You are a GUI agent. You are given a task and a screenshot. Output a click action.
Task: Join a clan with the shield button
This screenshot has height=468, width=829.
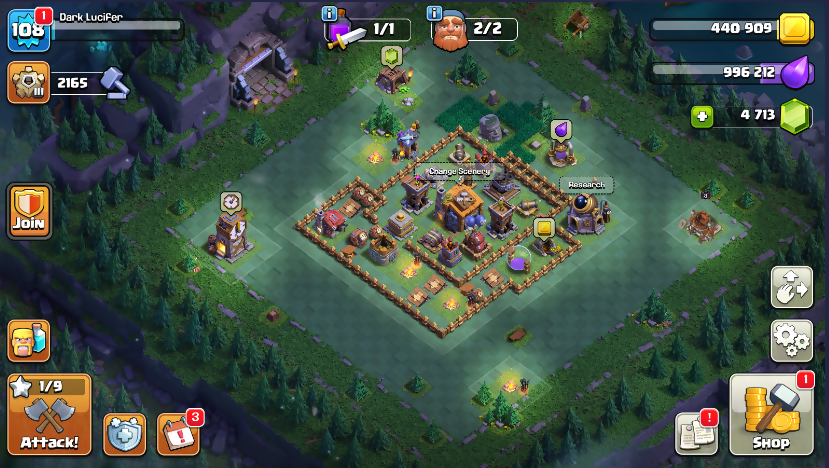point(29,211)
